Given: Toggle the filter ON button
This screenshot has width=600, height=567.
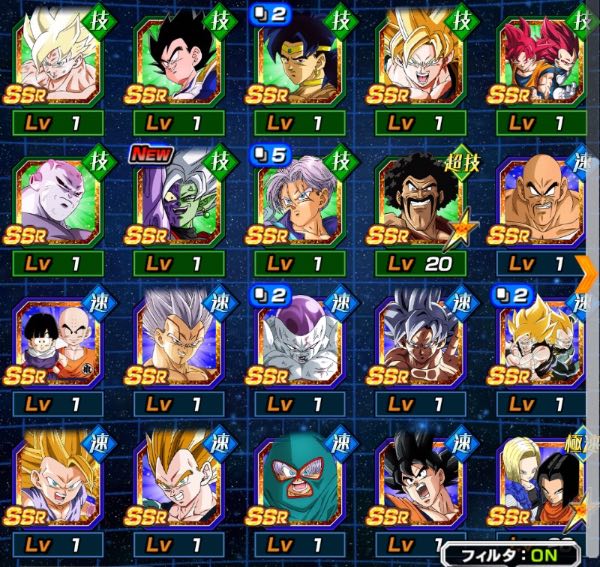Looking at the screenshot, I should (519, 552).
